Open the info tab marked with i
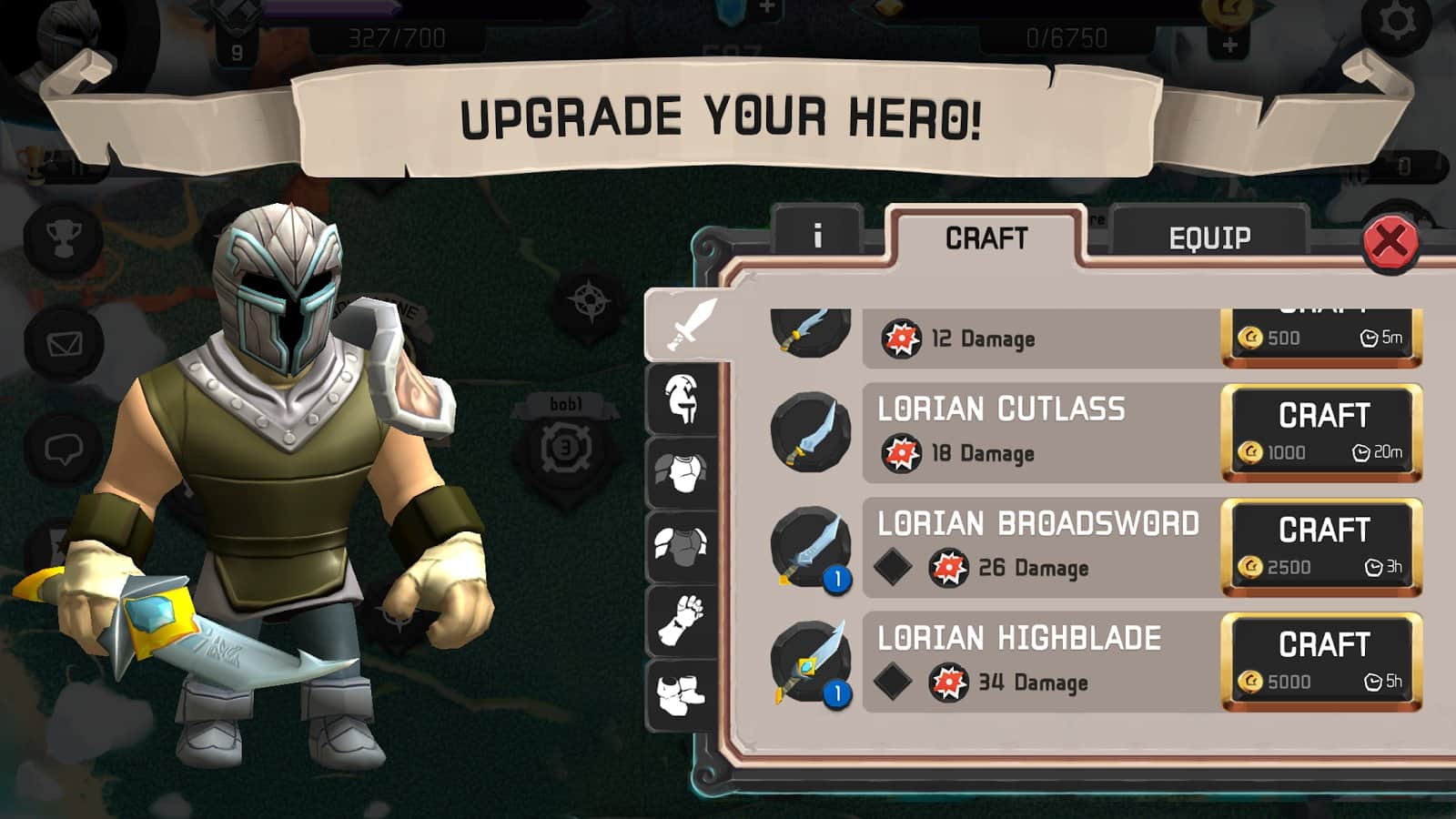 pyautogui.click(x=816, y=237)
